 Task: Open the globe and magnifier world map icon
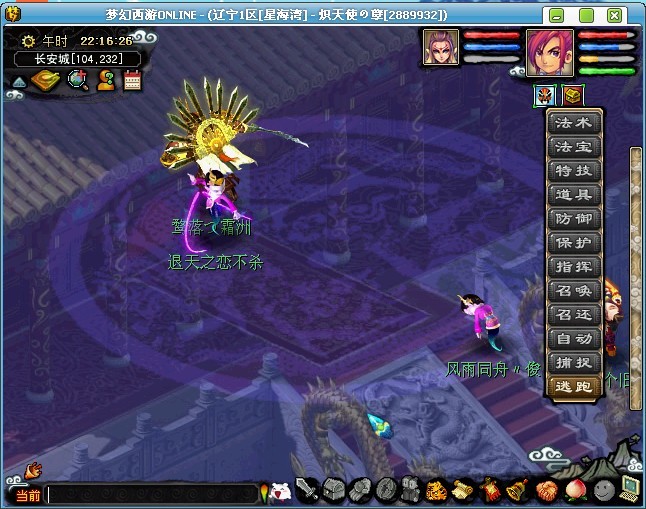click(77, 81)
